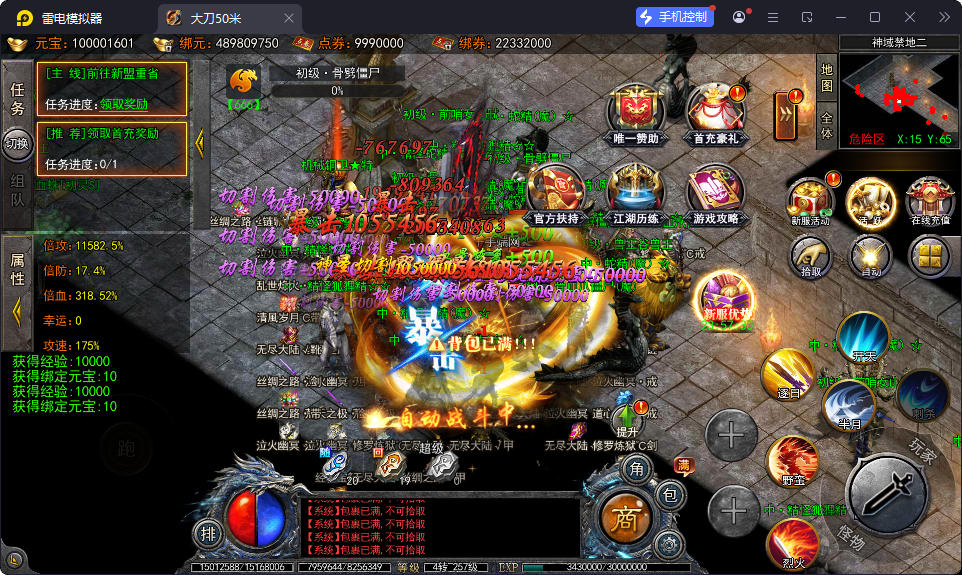The image size is (962, 575).
Task: Open the 在线充值 online recharge icon
Action: [x=930, y=200]
